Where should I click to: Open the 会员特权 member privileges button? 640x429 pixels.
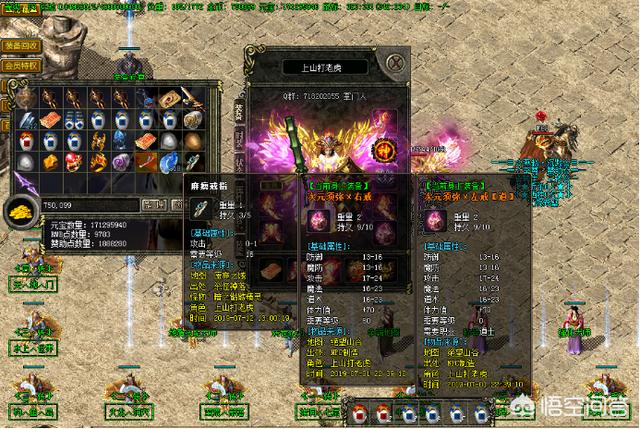pyautogui.click(x=22, y=66)
